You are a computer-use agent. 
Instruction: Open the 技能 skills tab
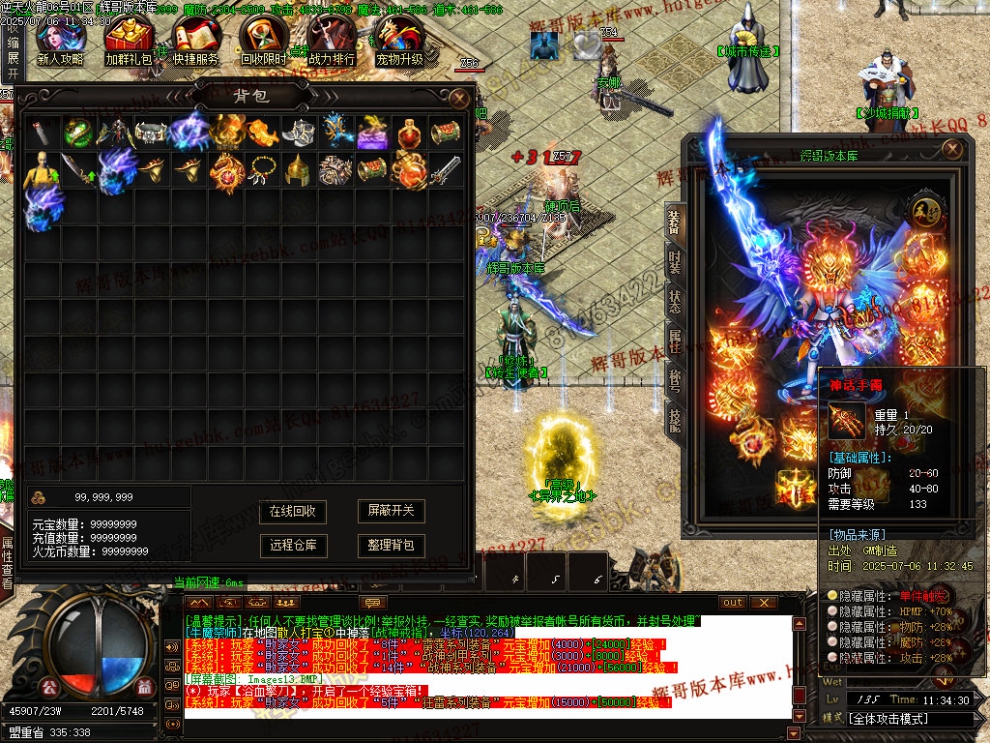coord(674,420)
